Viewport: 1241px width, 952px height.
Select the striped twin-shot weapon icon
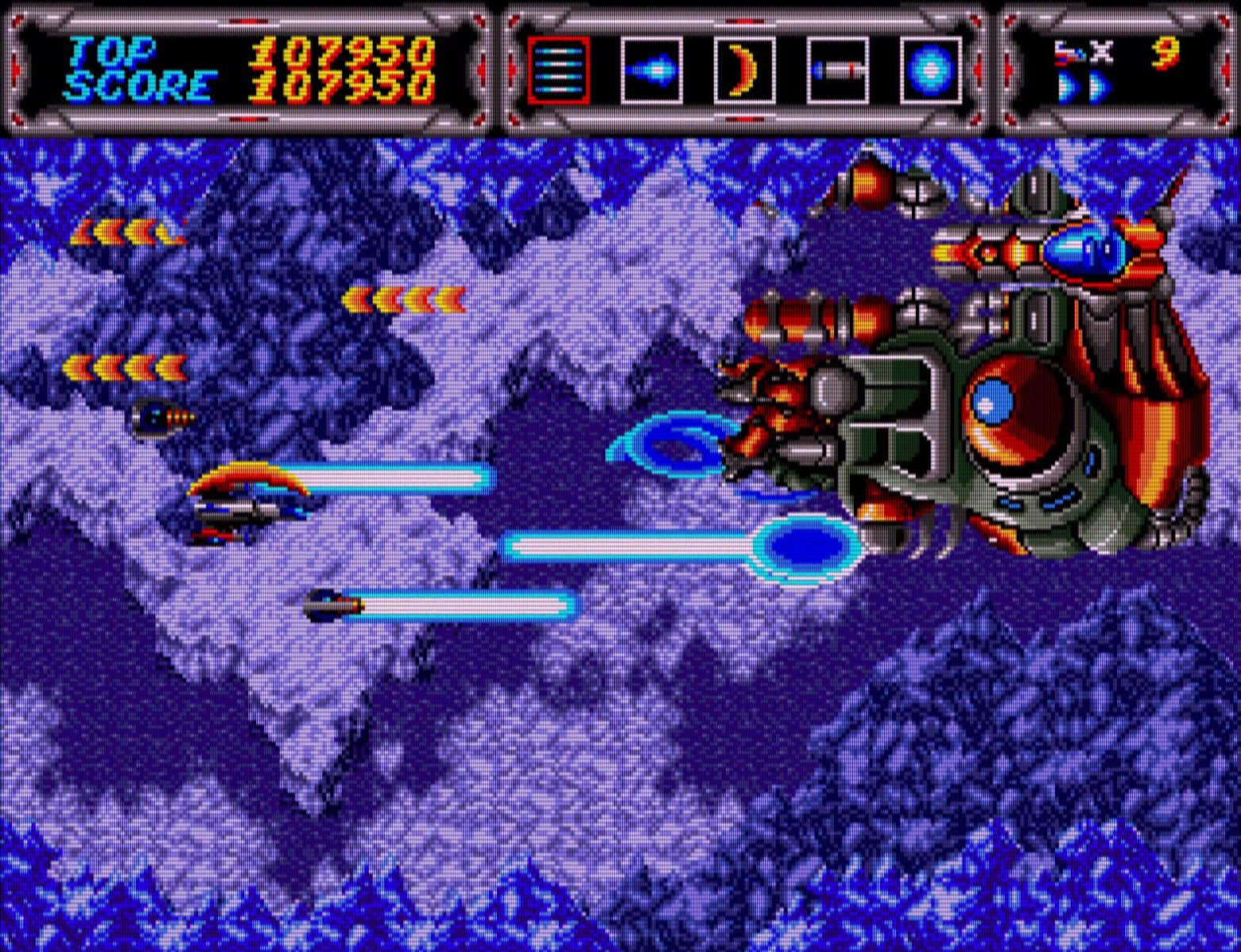558,70
